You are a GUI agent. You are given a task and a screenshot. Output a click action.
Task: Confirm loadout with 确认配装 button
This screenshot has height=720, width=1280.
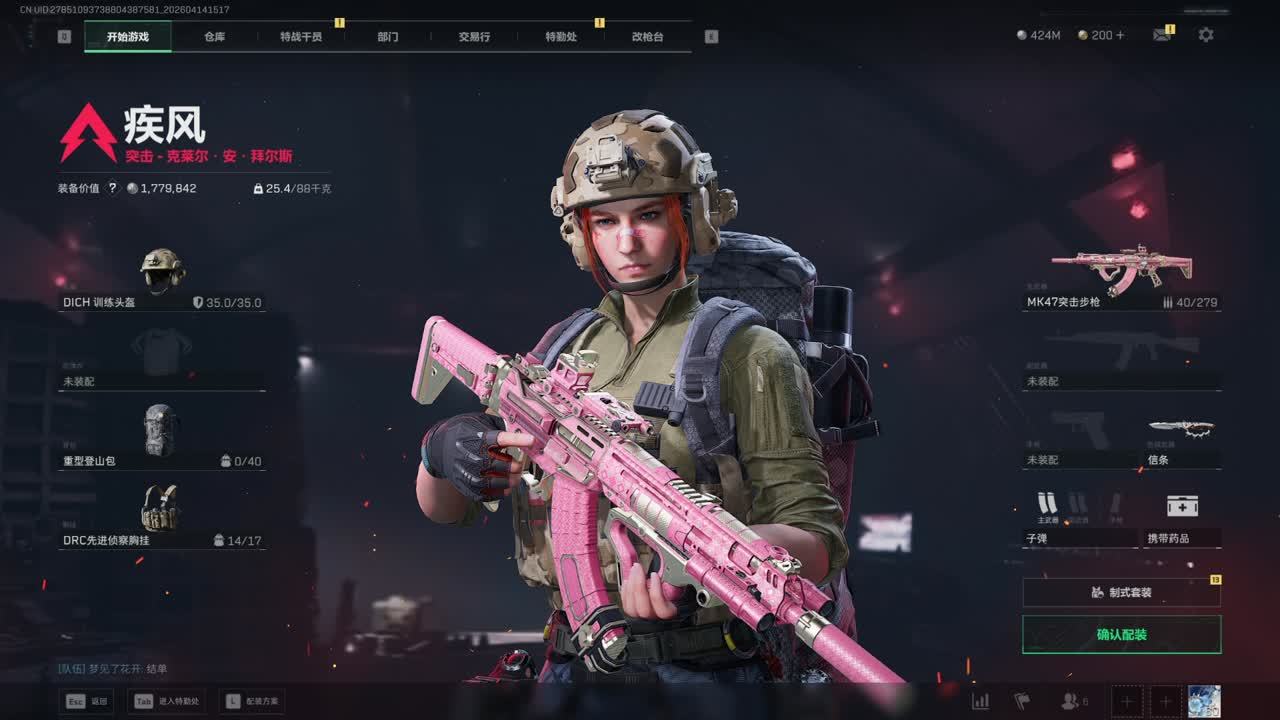click(1121, 635)
